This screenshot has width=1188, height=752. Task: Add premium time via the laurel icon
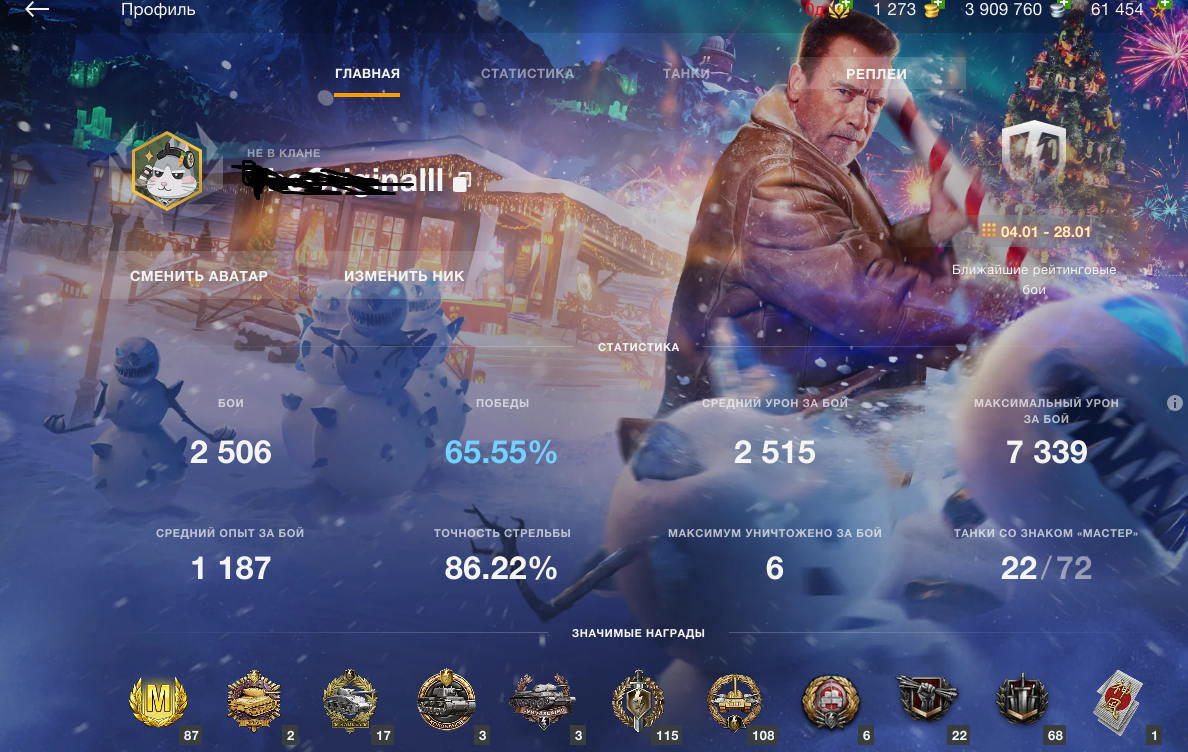842,10
